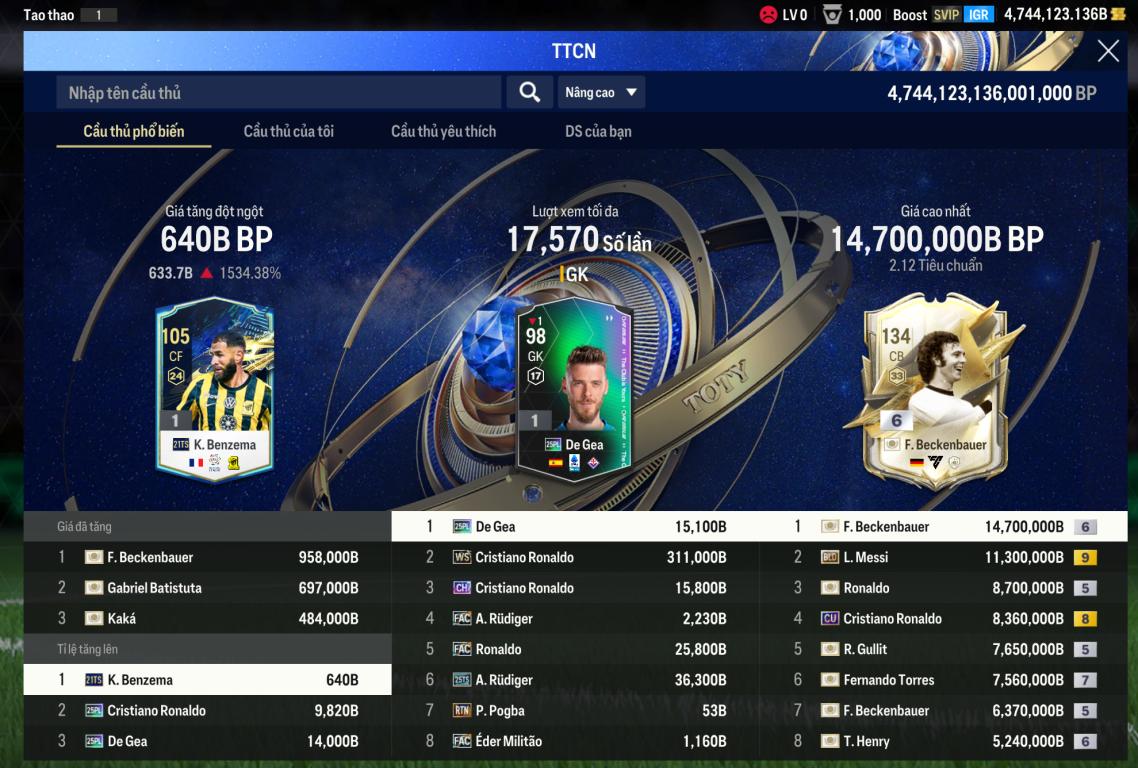Select the R. Gullit row
The image size is (1138, 768).
(x=943, y=650)
